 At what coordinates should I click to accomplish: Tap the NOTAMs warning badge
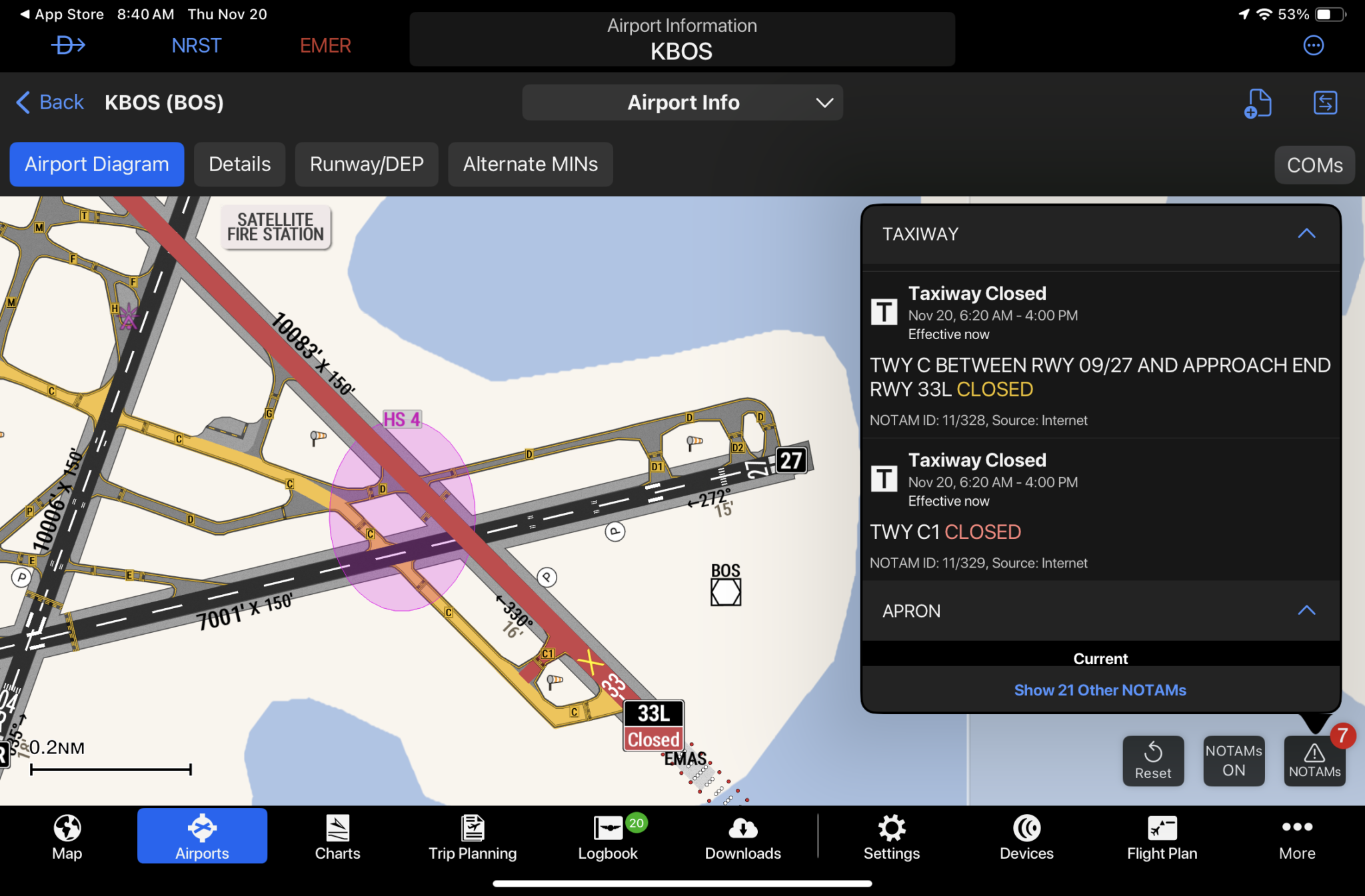pos(1314,761)
